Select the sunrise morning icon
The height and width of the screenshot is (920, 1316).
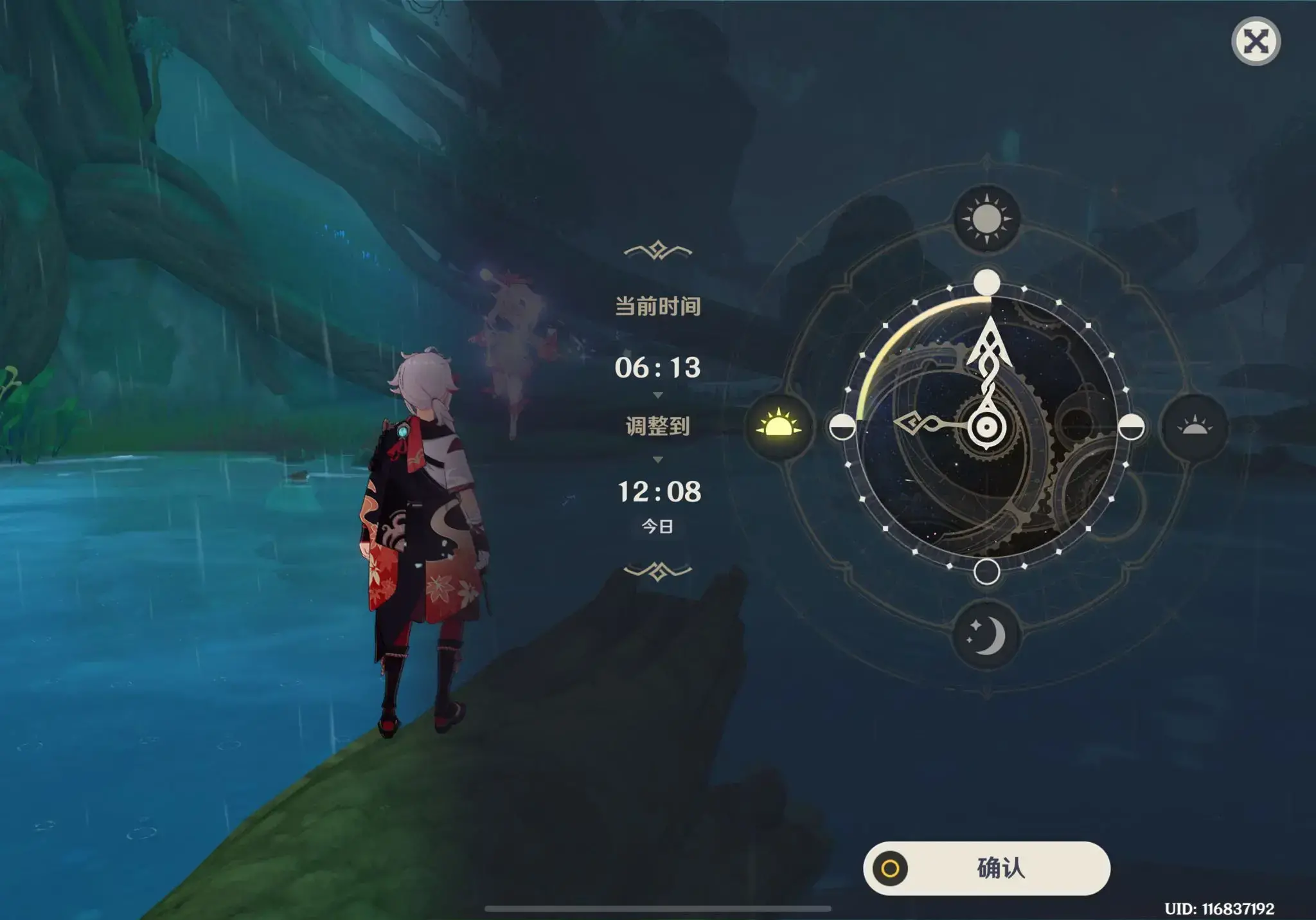coord(779,426)
